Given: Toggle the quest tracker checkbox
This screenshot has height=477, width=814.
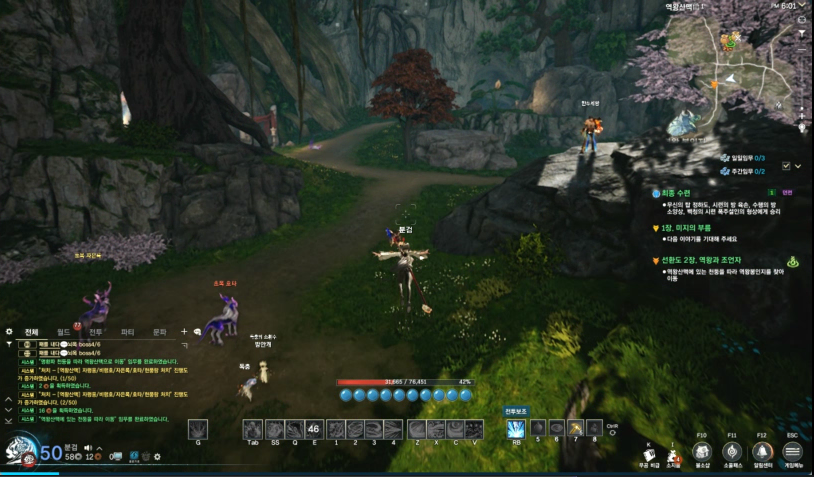Looking at the screenshot, I should [x=786, y=165].
